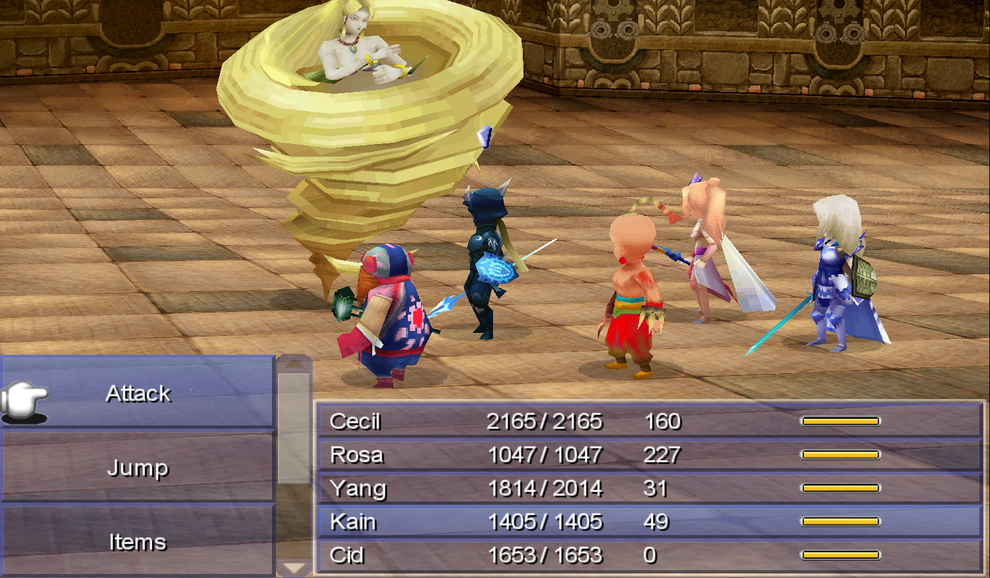
Task: Pick Kain's highlighted party row
Action: [x=648, y=521]
